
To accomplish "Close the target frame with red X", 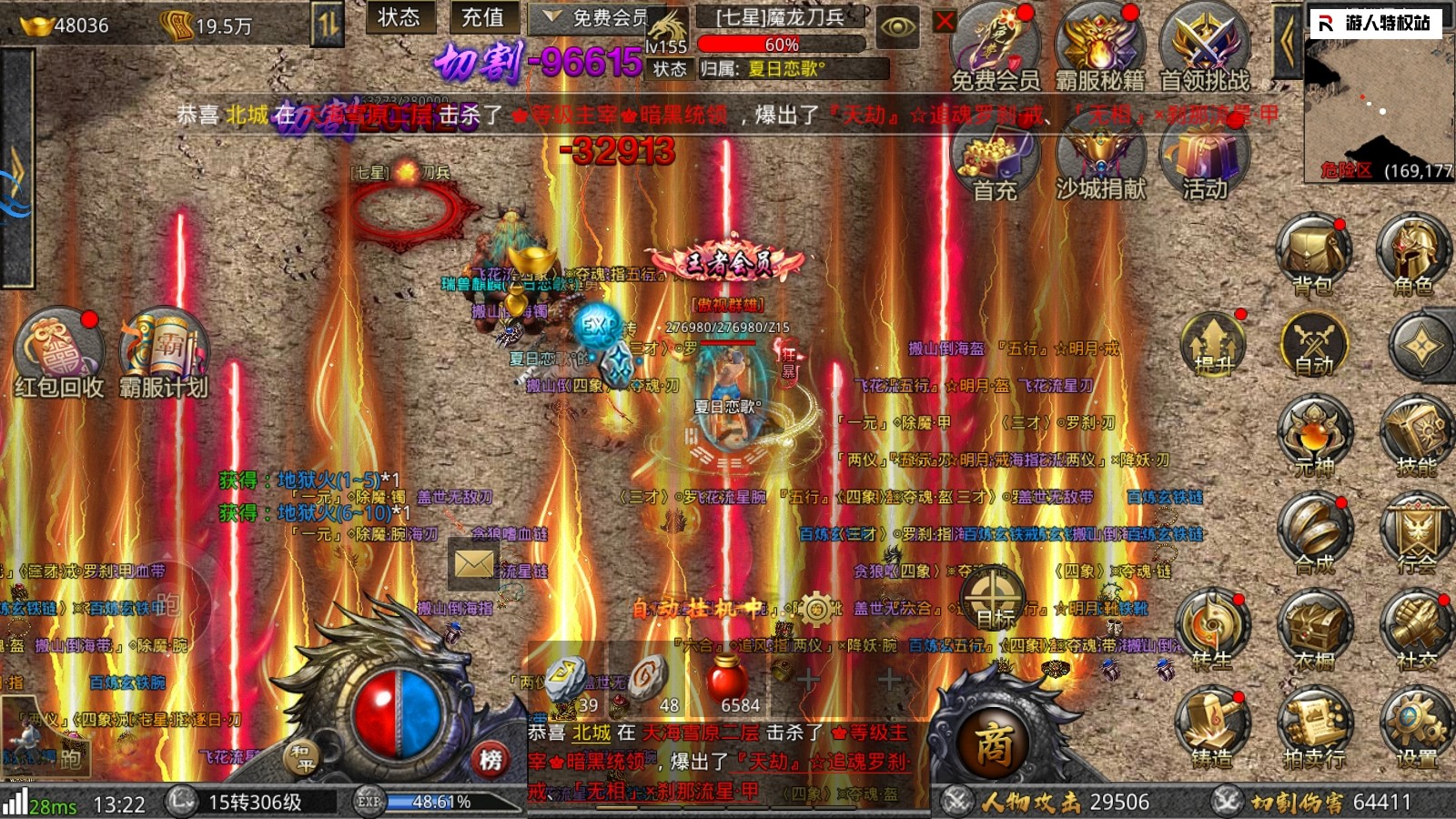I will 945,21.
